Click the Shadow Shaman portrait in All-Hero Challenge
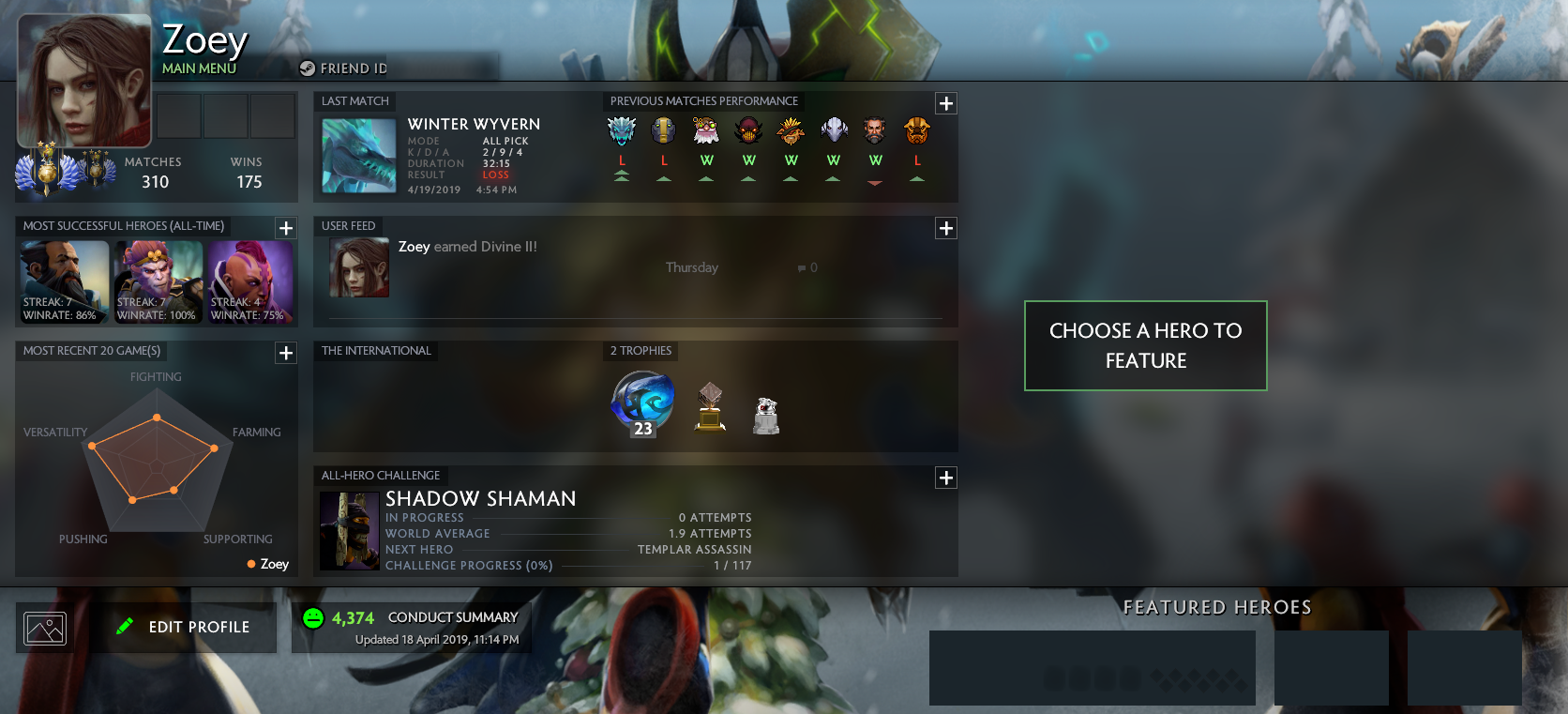1568x714 pixels. pos(349,530)
